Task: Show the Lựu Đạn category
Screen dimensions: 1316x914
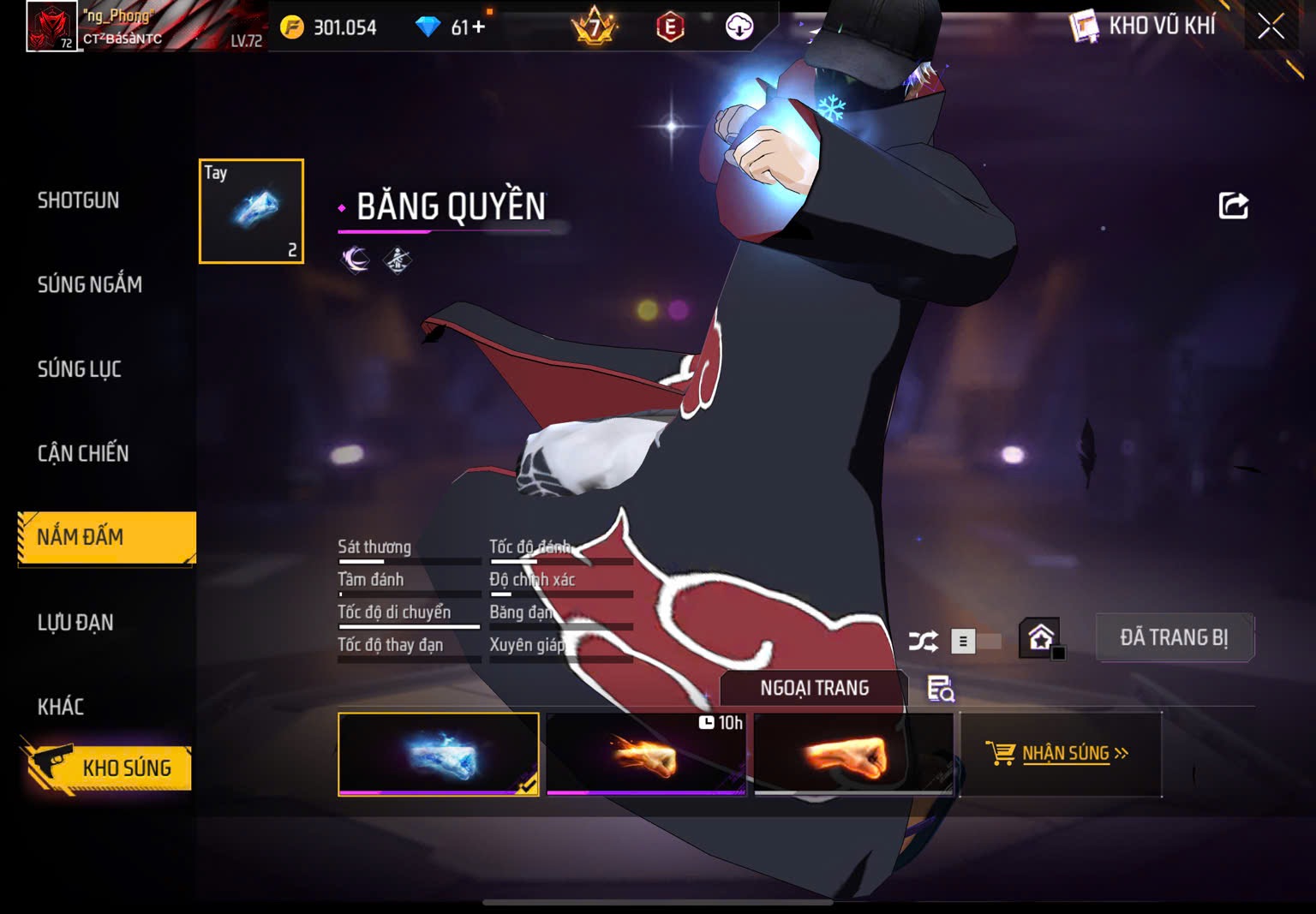Action: pos(75,622)
